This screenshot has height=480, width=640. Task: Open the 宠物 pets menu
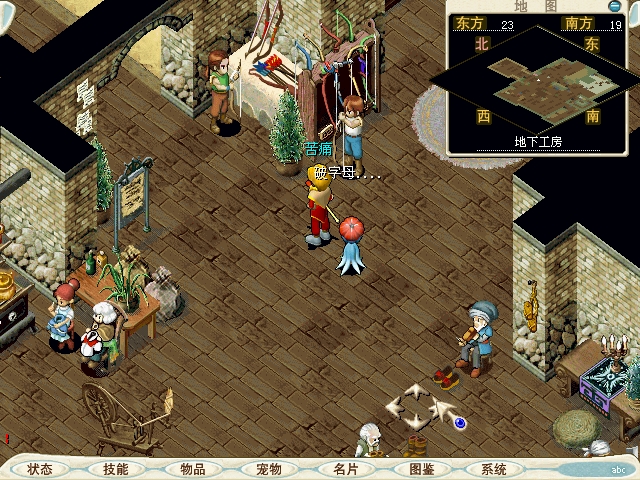(268, 469)
